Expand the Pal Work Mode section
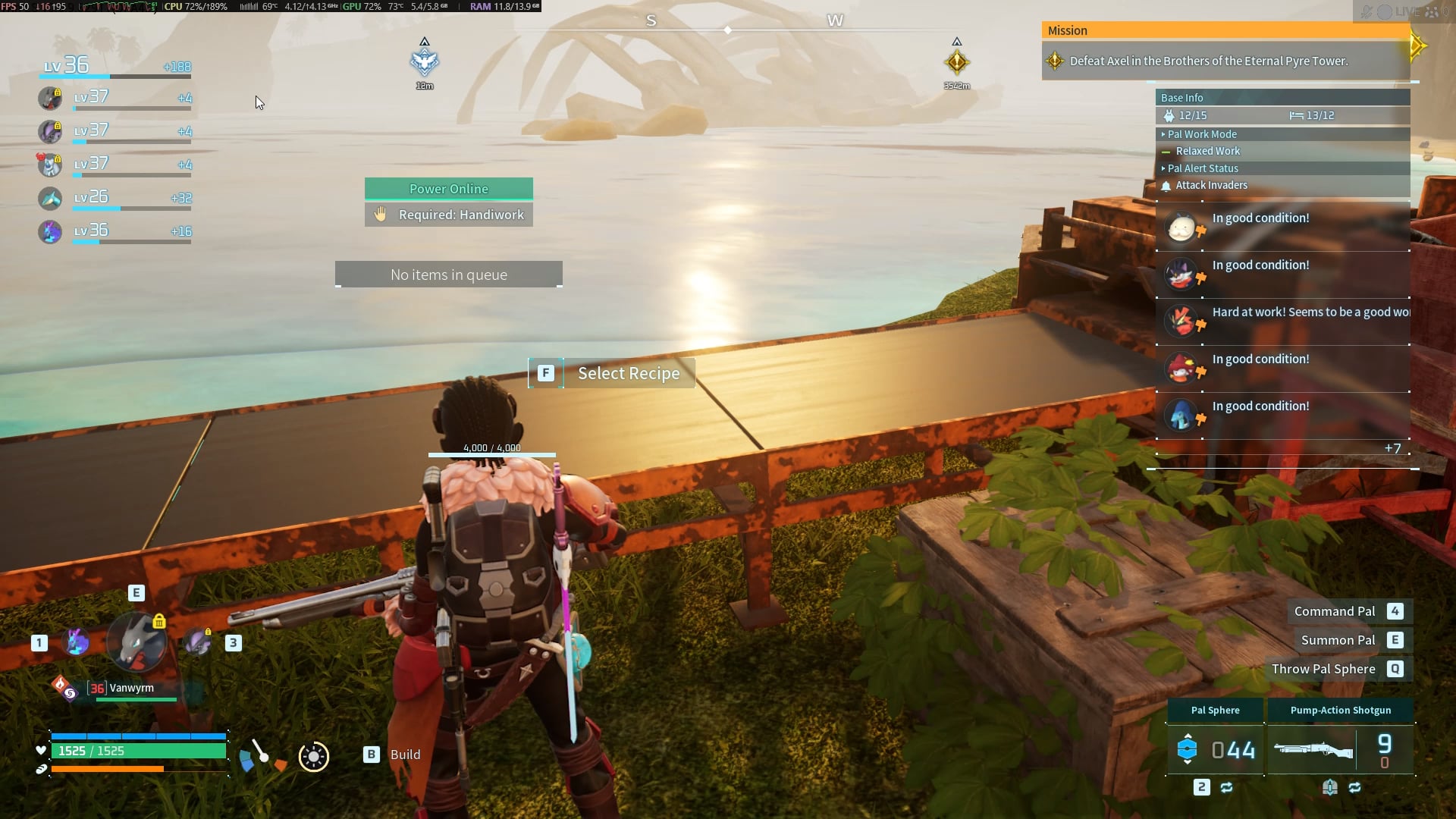This screenshot has width=1456, height=819. 1202,134
